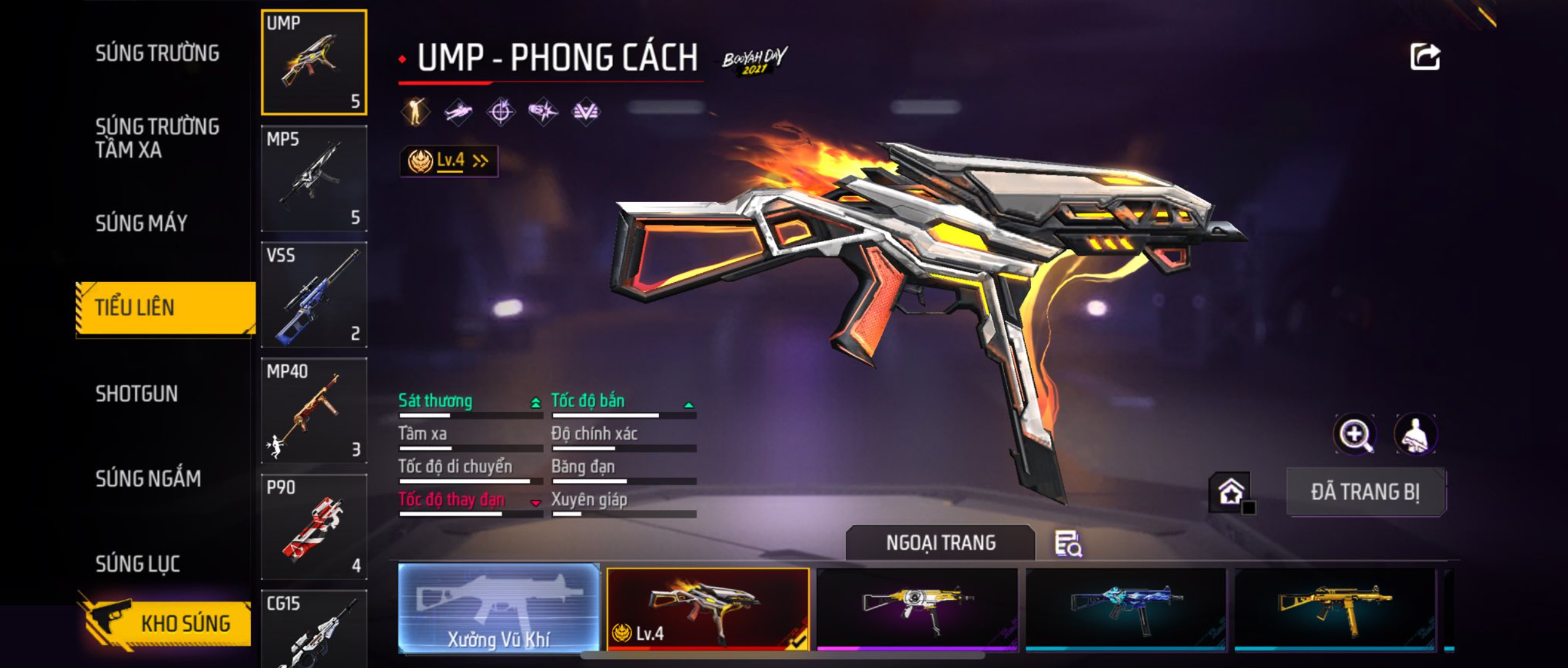Share this UMP skin

pyautogui.click(x=1425, y=57)
